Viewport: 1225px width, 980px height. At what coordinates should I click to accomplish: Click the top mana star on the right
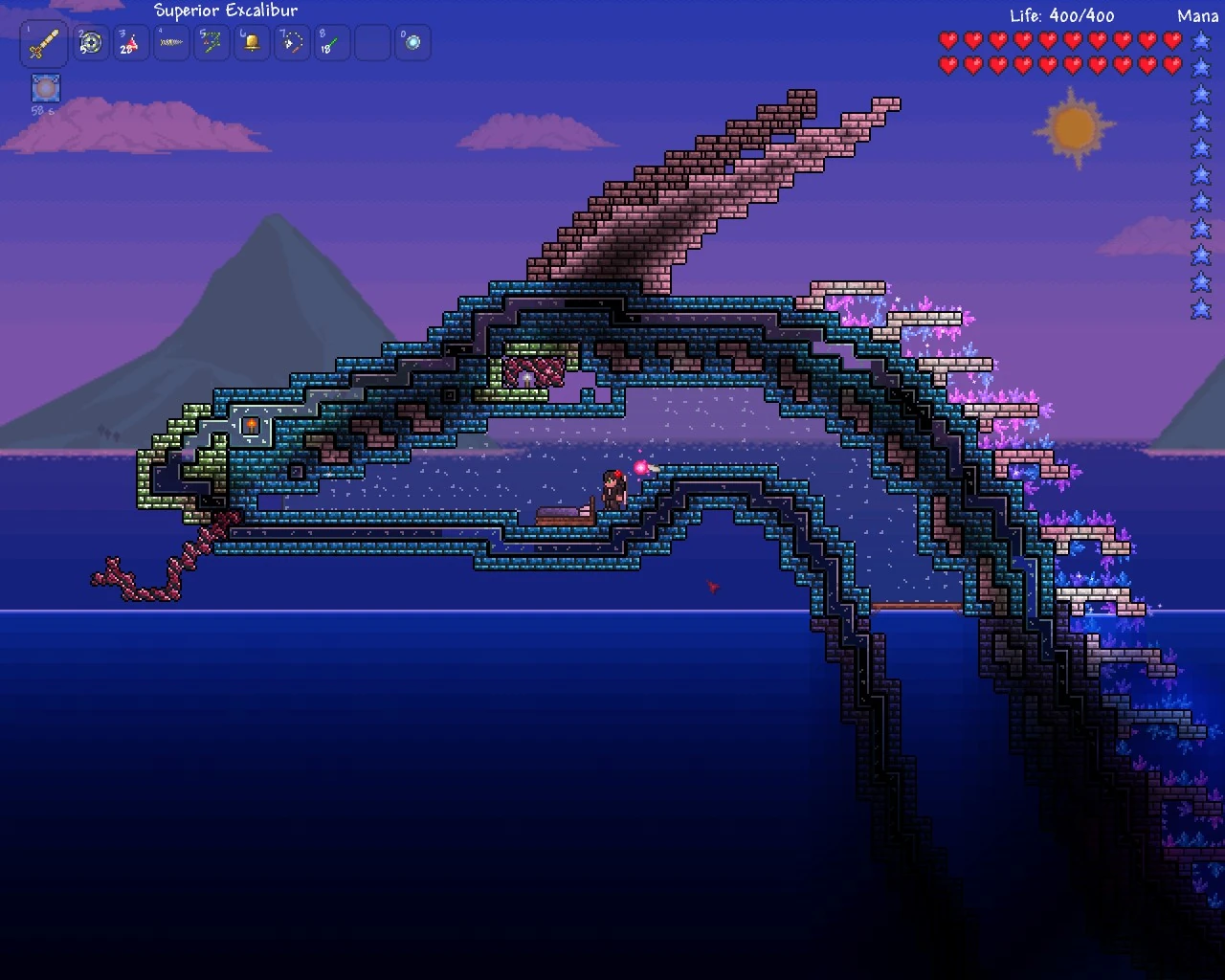coord(1200,41)
